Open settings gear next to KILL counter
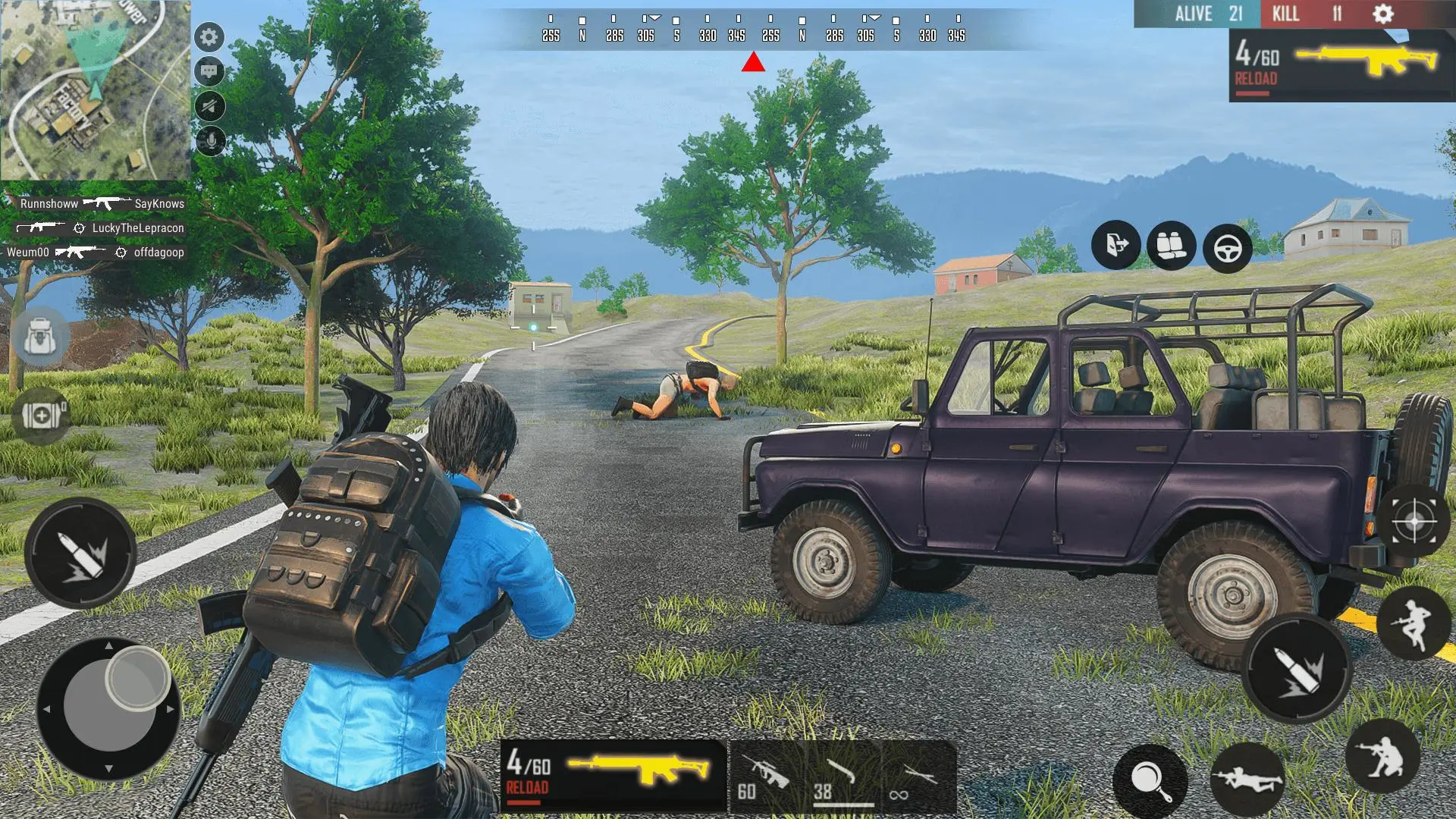The height and width of the screenshot is (819, 1456). point(1383,14)
